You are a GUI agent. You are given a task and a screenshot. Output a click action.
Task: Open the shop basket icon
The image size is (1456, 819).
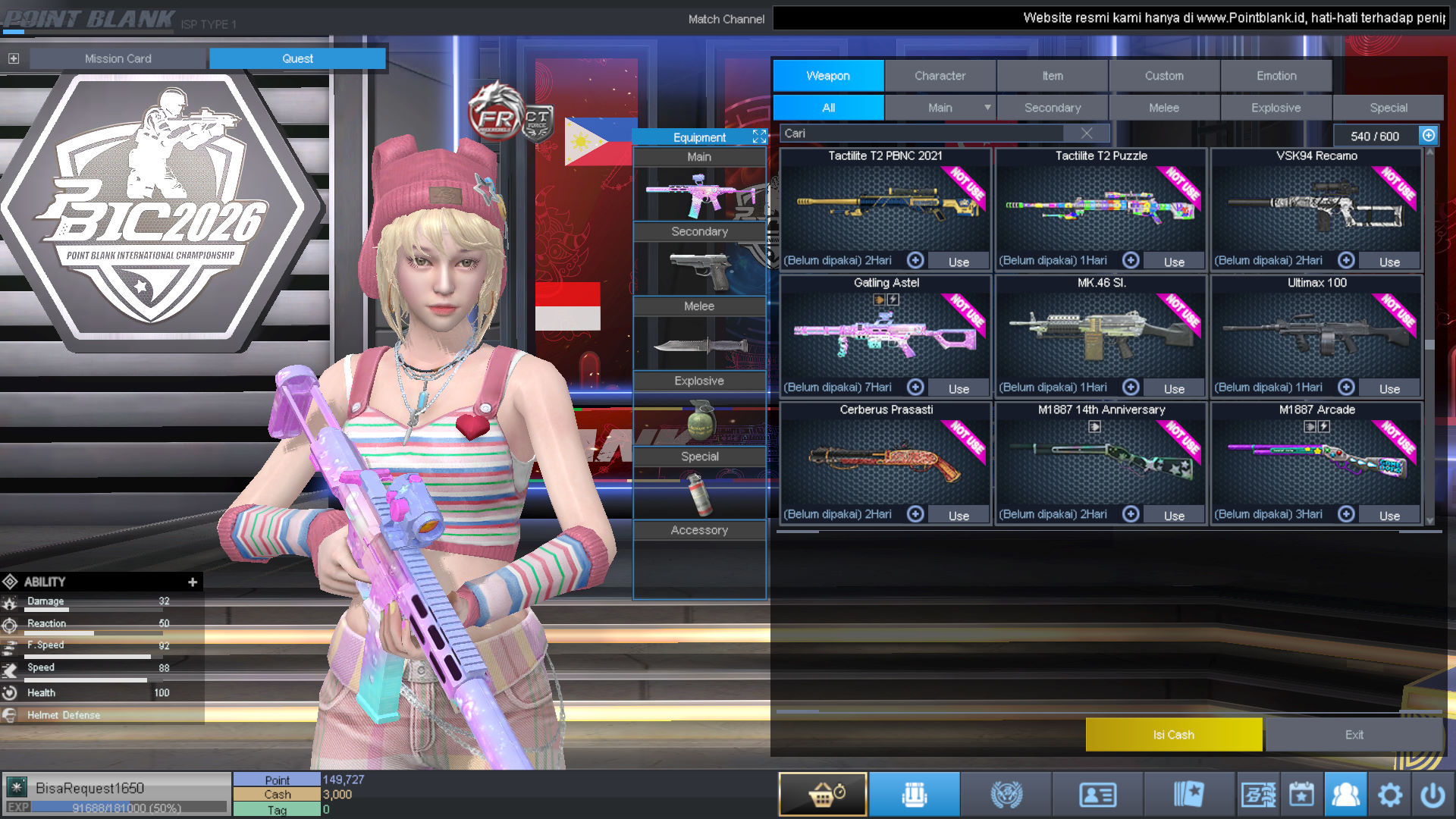(x=823, y=794)
